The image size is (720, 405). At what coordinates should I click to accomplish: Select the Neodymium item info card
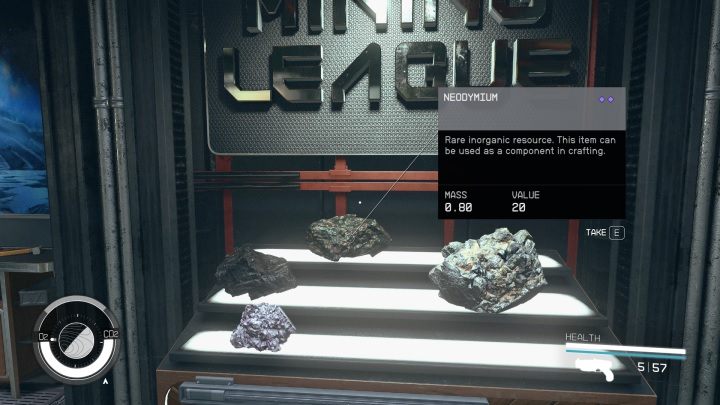[x=532, y=153]
